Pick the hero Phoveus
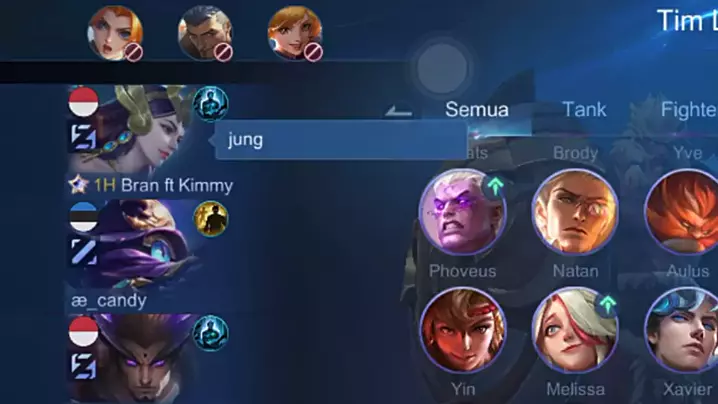718x404 pixels. pyautogui.click(x=462, y=212)
